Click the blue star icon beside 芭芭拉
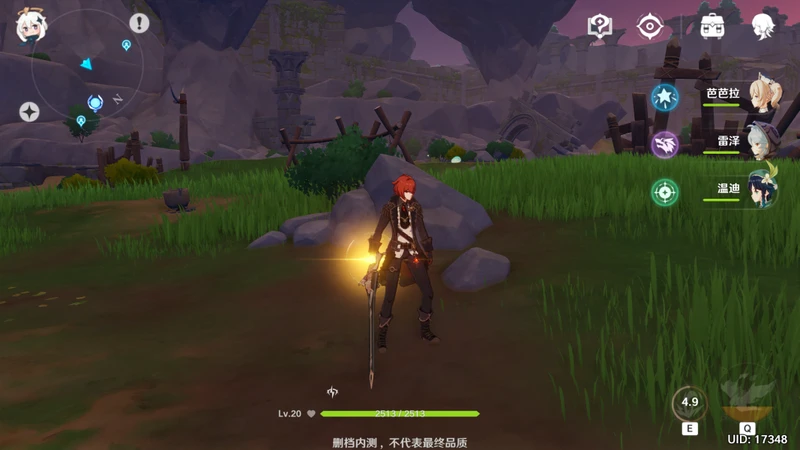The height and width of the screenshot is (450, 800). coord(664,97)
